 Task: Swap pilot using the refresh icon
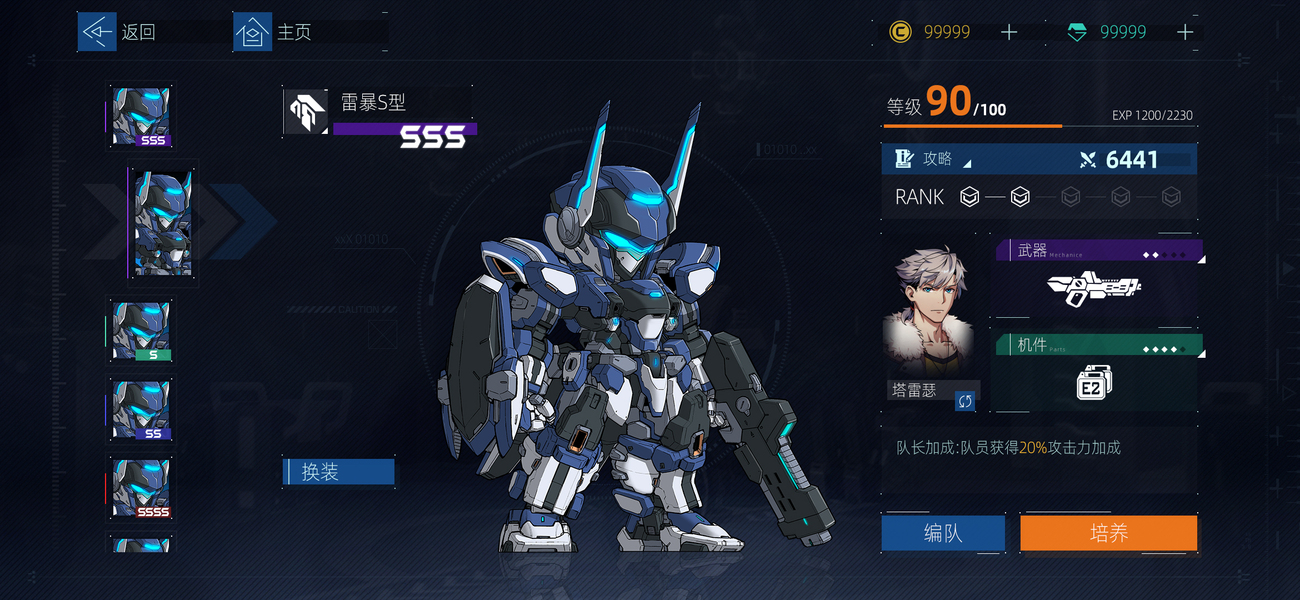965,401
